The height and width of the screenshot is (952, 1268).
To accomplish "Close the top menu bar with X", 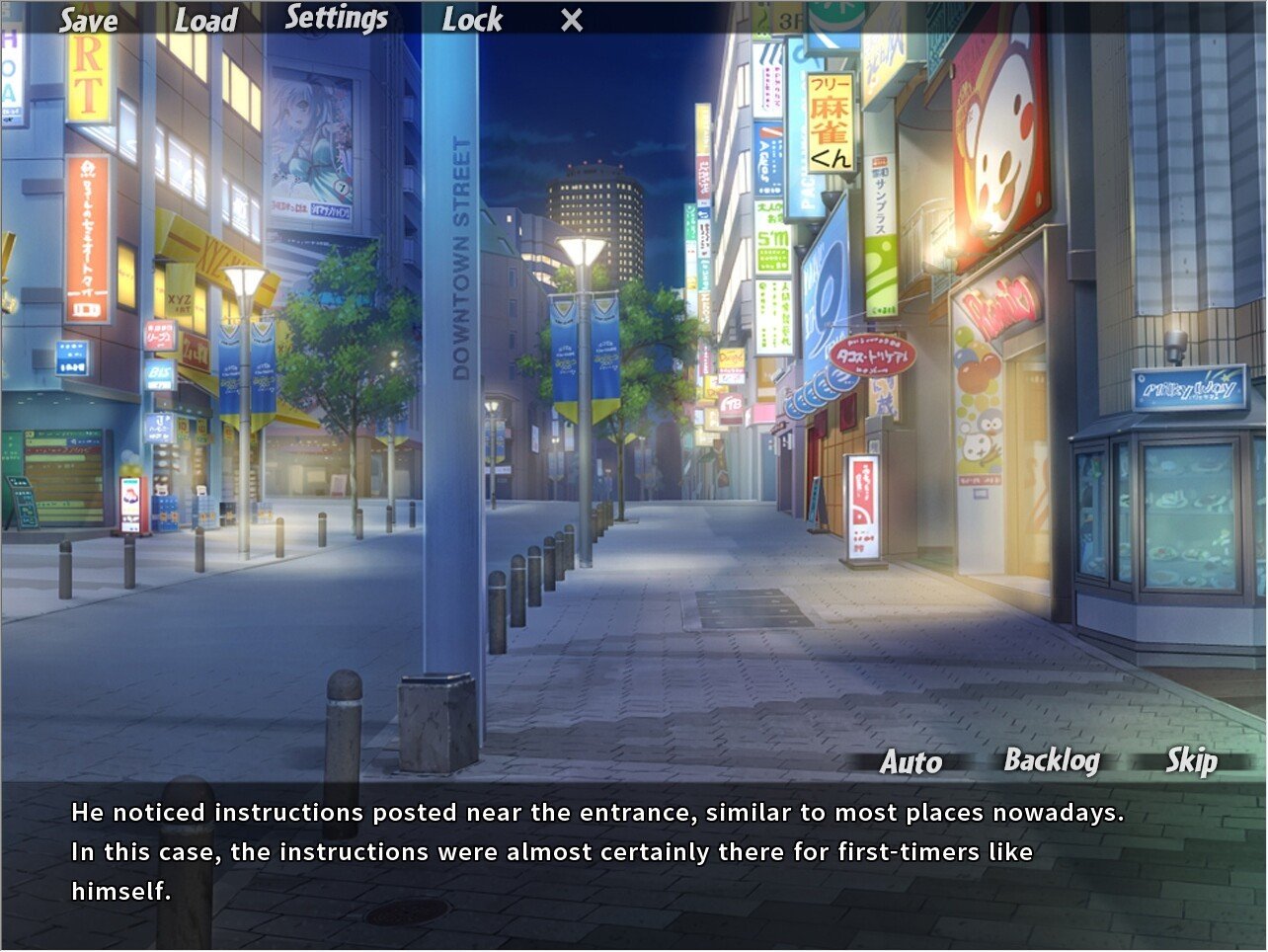I will (x=572, y=21).
